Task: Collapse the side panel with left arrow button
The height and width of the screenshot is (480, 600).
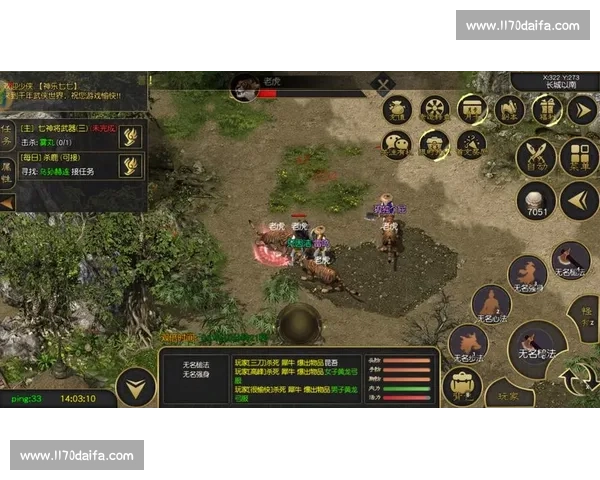Action: 578,200
